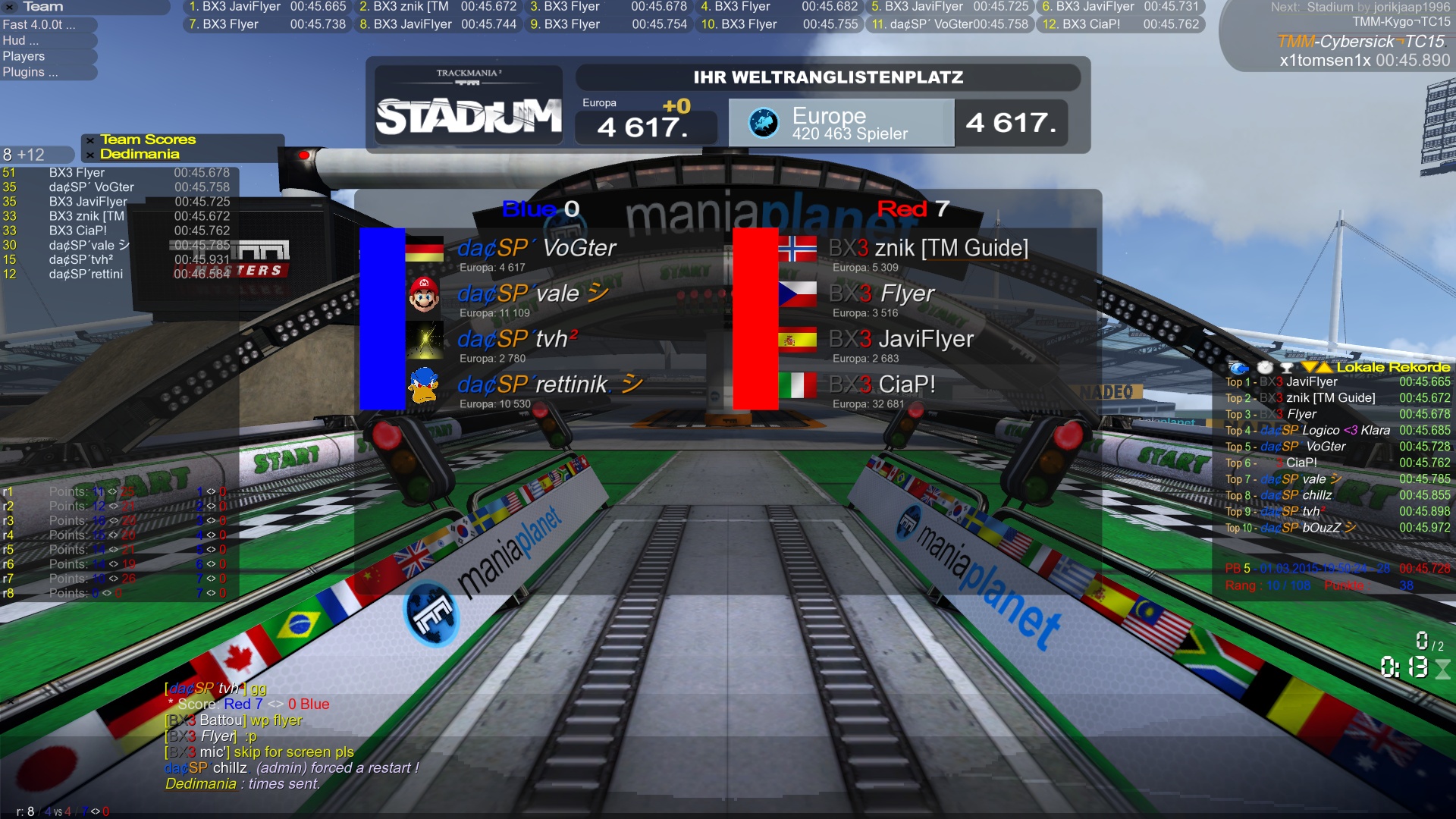1456x819 pixels.
Task: Click the blue back-arrow icon in Lokale Rekorde
Action: click(1238, 368)
